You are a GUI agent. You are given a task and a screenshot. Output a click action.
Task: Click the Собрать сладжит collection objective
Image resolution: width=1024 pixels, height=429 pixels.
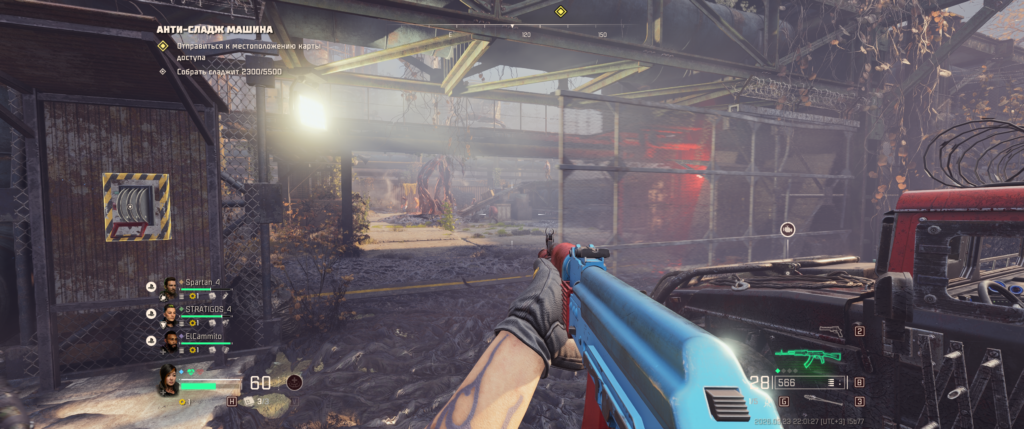click(226, 71)
